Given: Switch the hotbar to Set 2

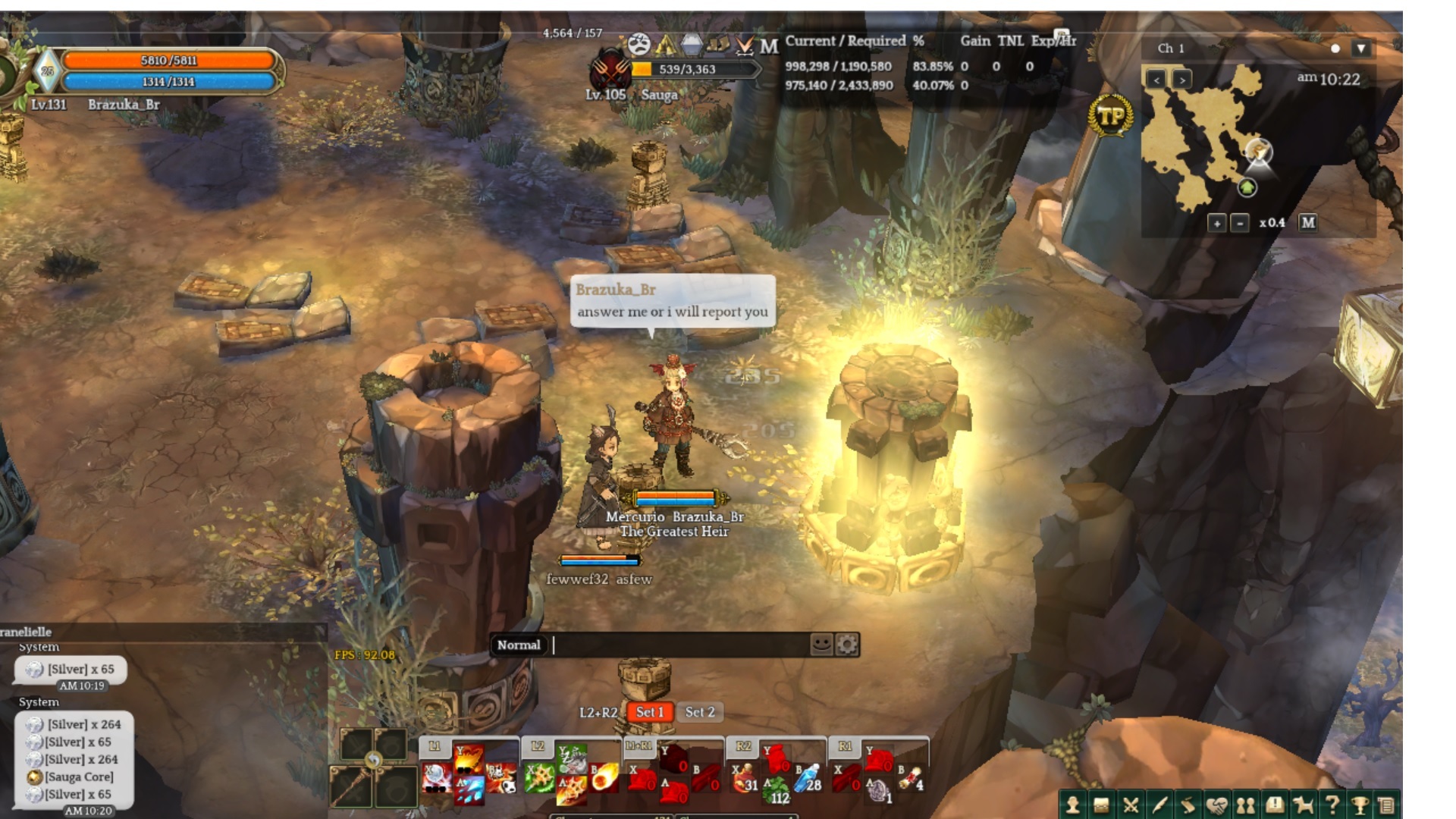Looking at the screenshot, I should tap(699, 712).
